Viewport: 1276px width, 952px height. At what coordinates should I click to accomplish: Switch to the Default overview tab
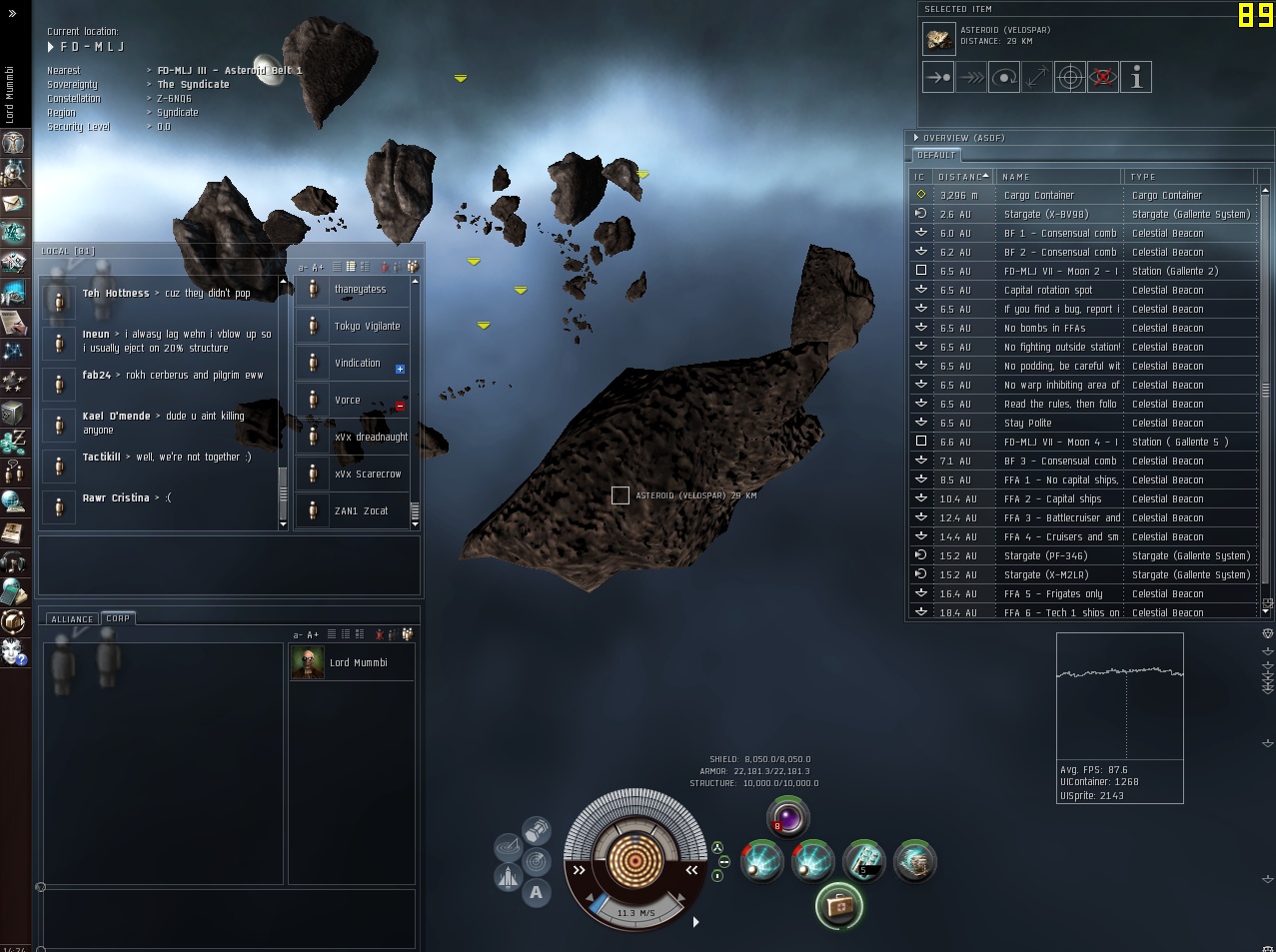(936, 156)
